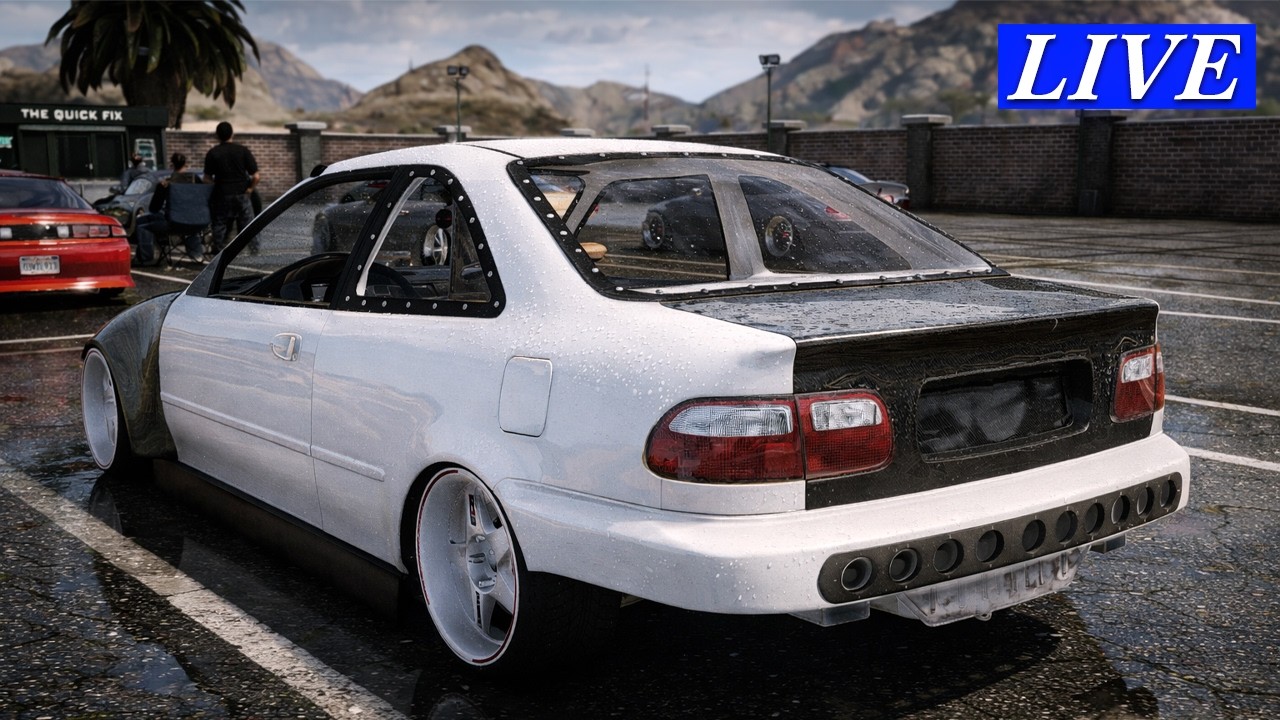The image size is (1280, 720).
Task: Click the blue LIVE badge
Action: click(x=1126, y=67)
